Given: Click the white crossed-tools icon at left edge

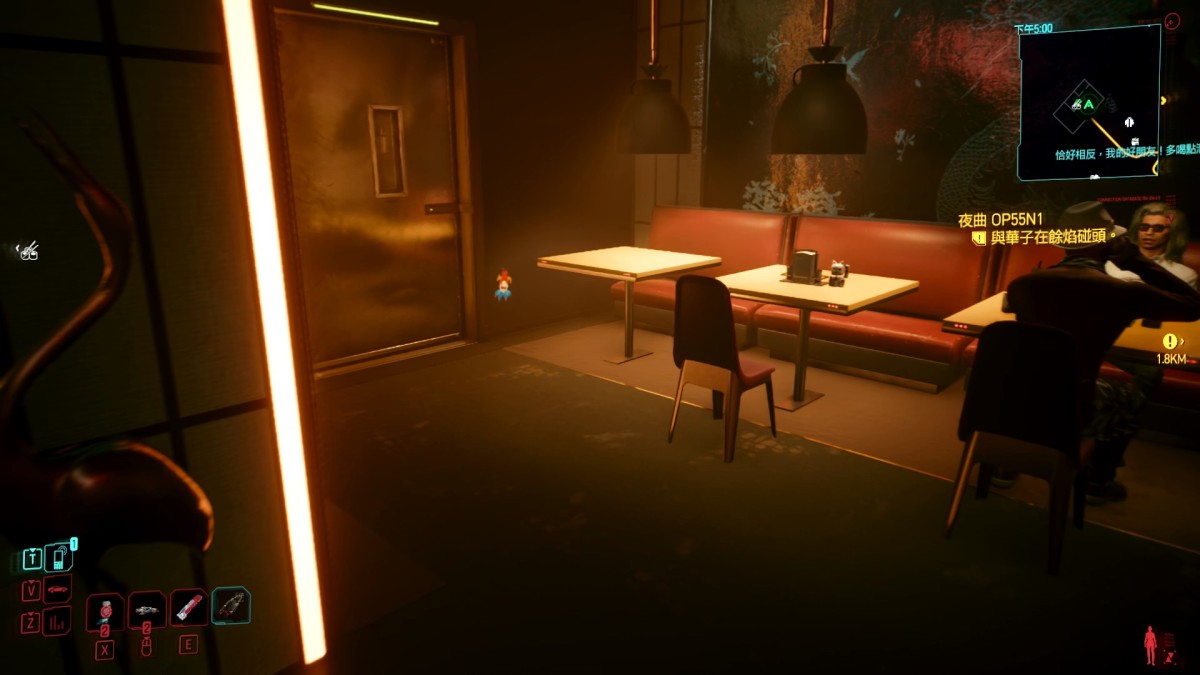Looking at the screenshot, I should [x=28, y=250].
